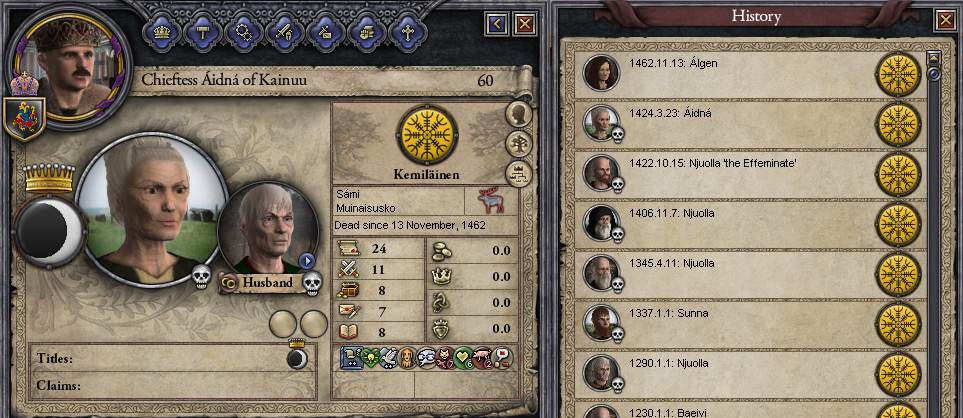Select Njuolla 'the Effeminate' history row

[740, 172]
